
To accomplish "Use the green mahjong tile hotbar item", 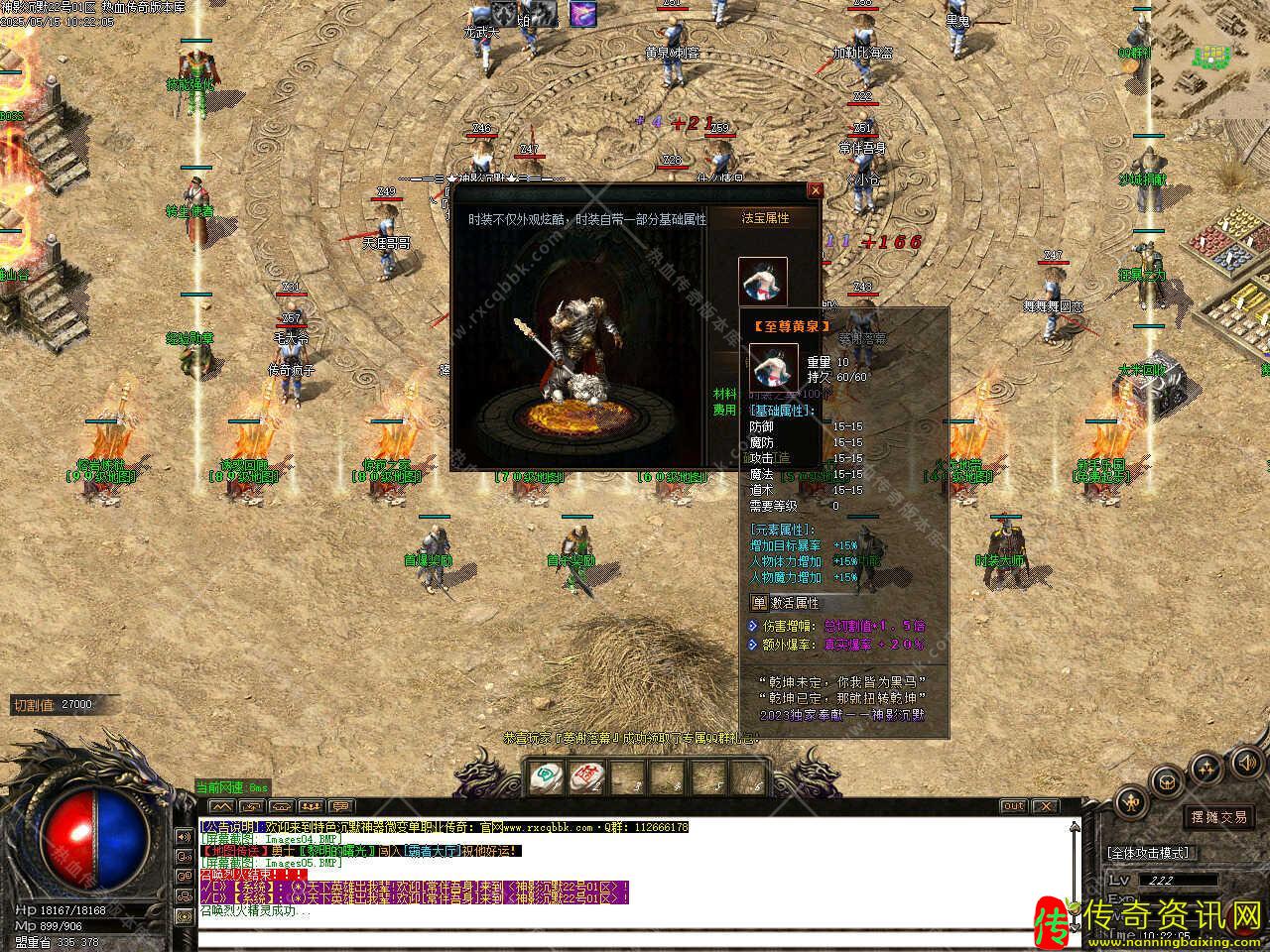I will 544,775.
